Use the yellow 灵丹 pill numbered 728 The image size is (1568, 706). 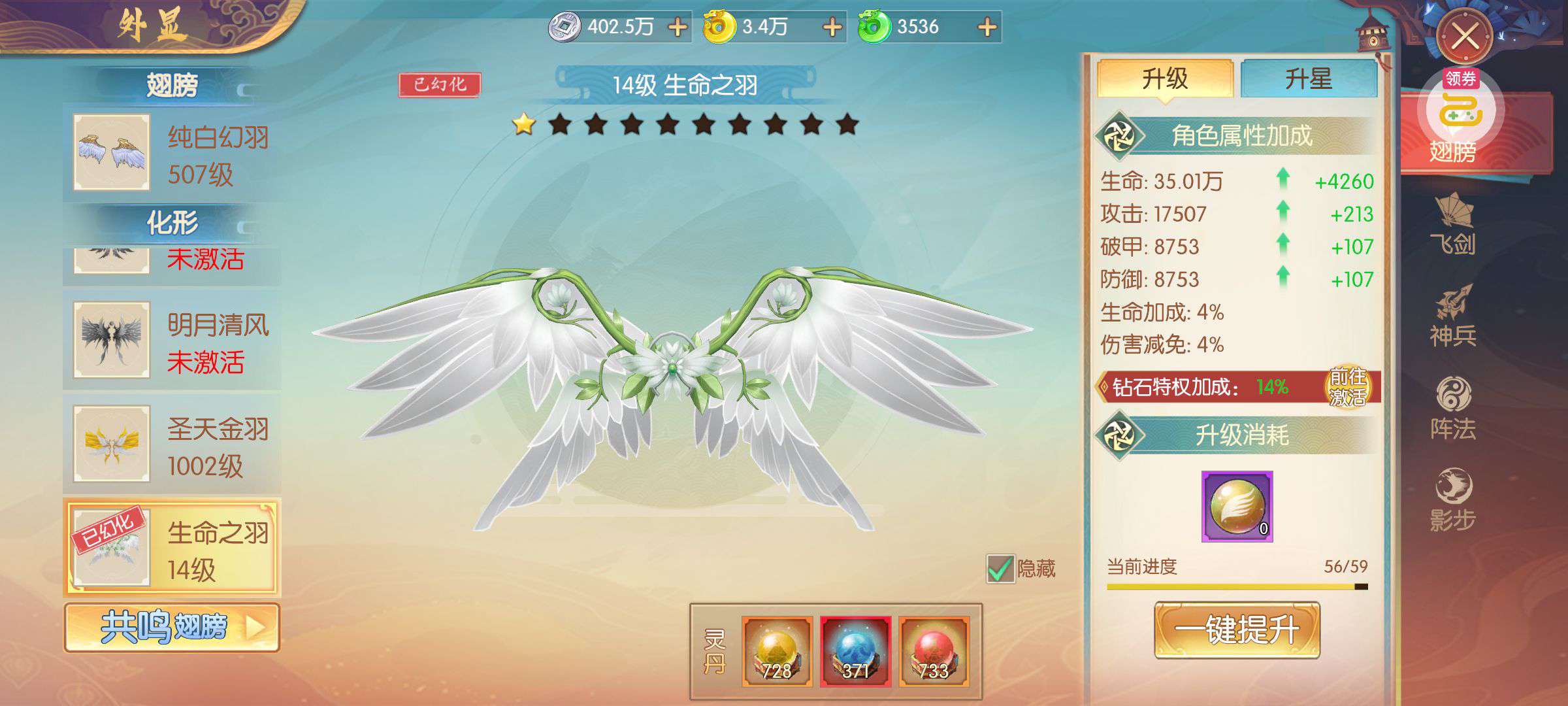pyautogui.click(x=777, y=651)
